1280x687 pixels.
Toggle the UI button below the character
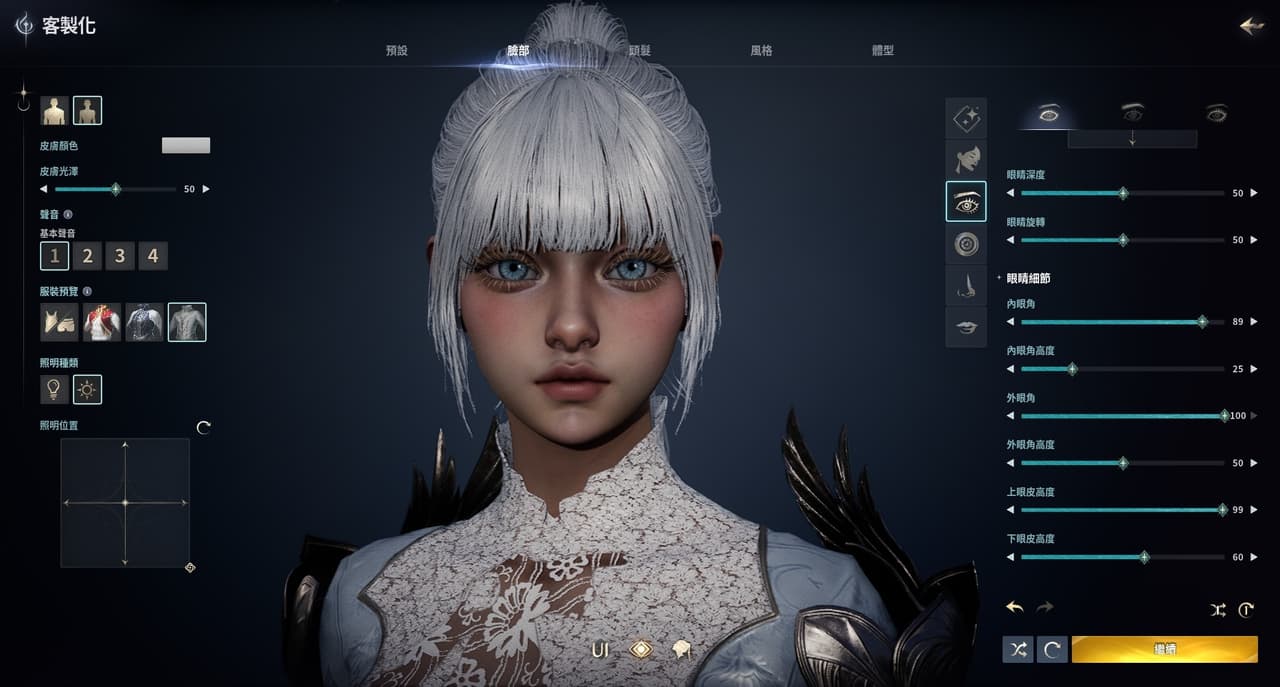[600, 650]
